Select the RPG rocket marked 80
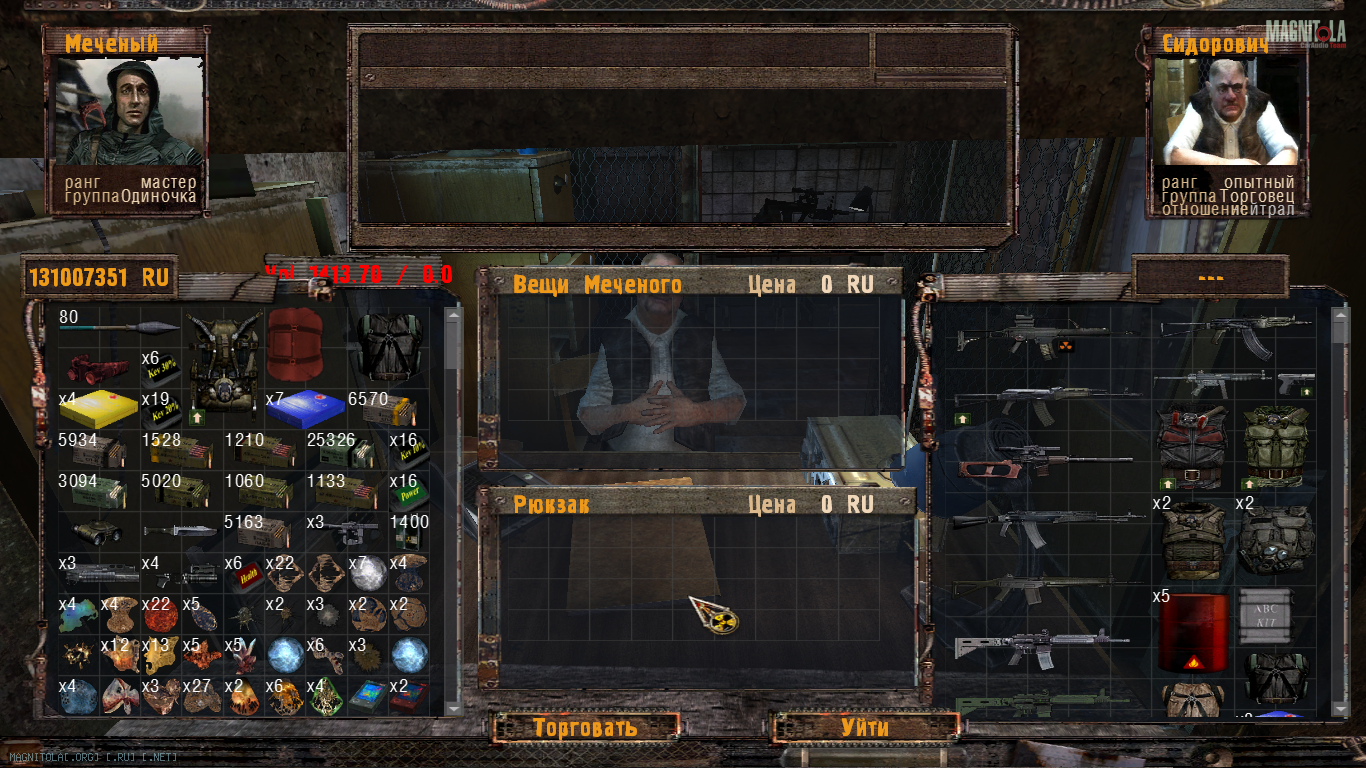Viewport: 1366px width, 768px height. pyautogui.click(x=120, y=326)
